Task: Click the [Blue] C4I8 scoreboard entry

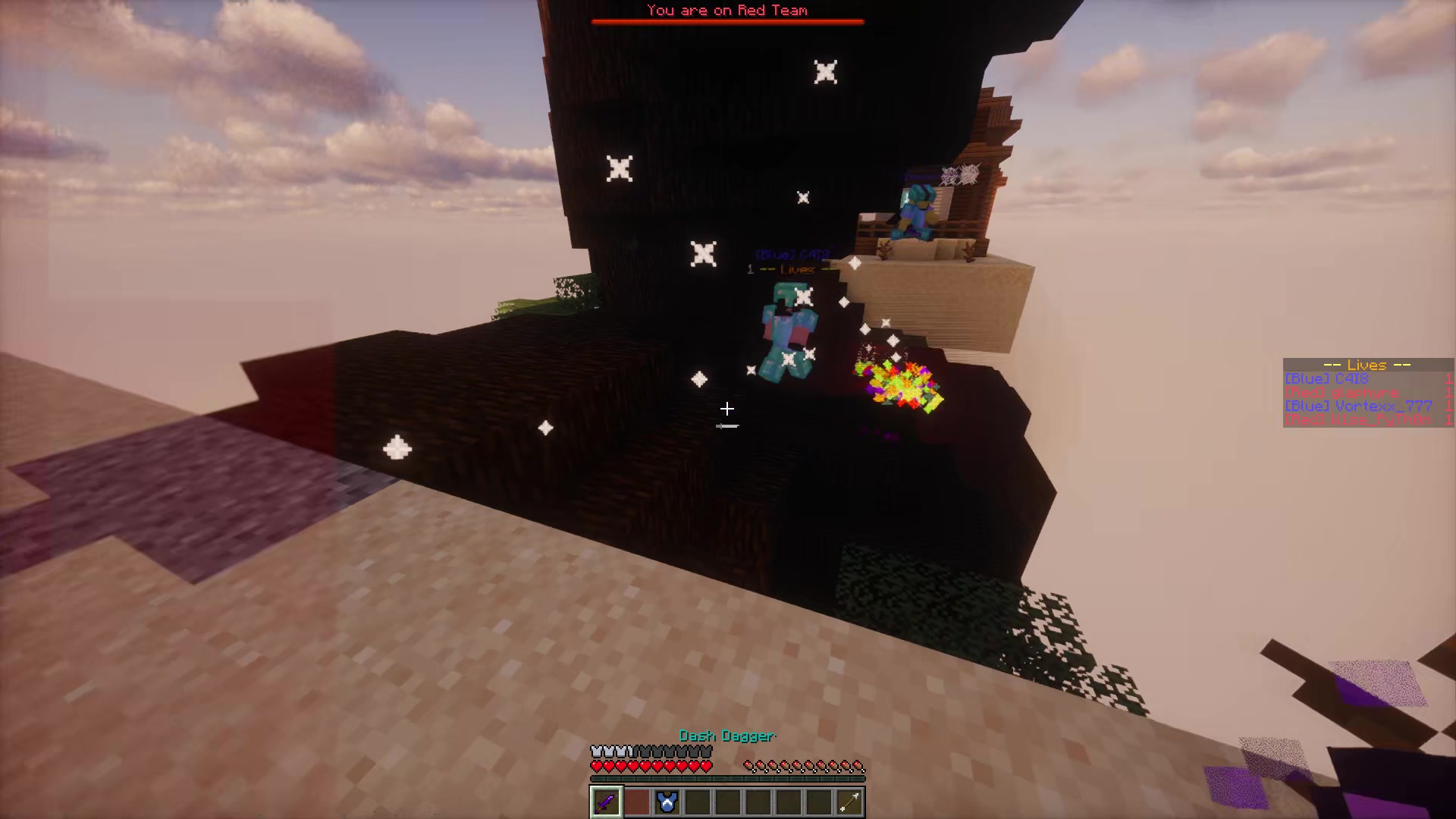Action: pyautogui.click(x=1327, y=378)
